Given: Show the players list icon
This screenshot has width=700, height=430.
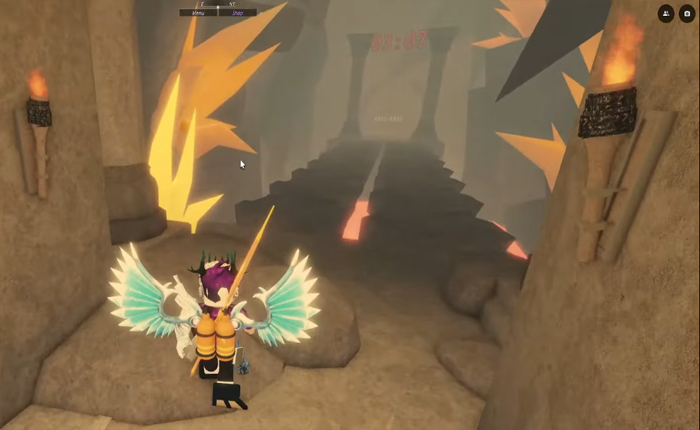Looking at the screenshot, I should pos(666,13).
